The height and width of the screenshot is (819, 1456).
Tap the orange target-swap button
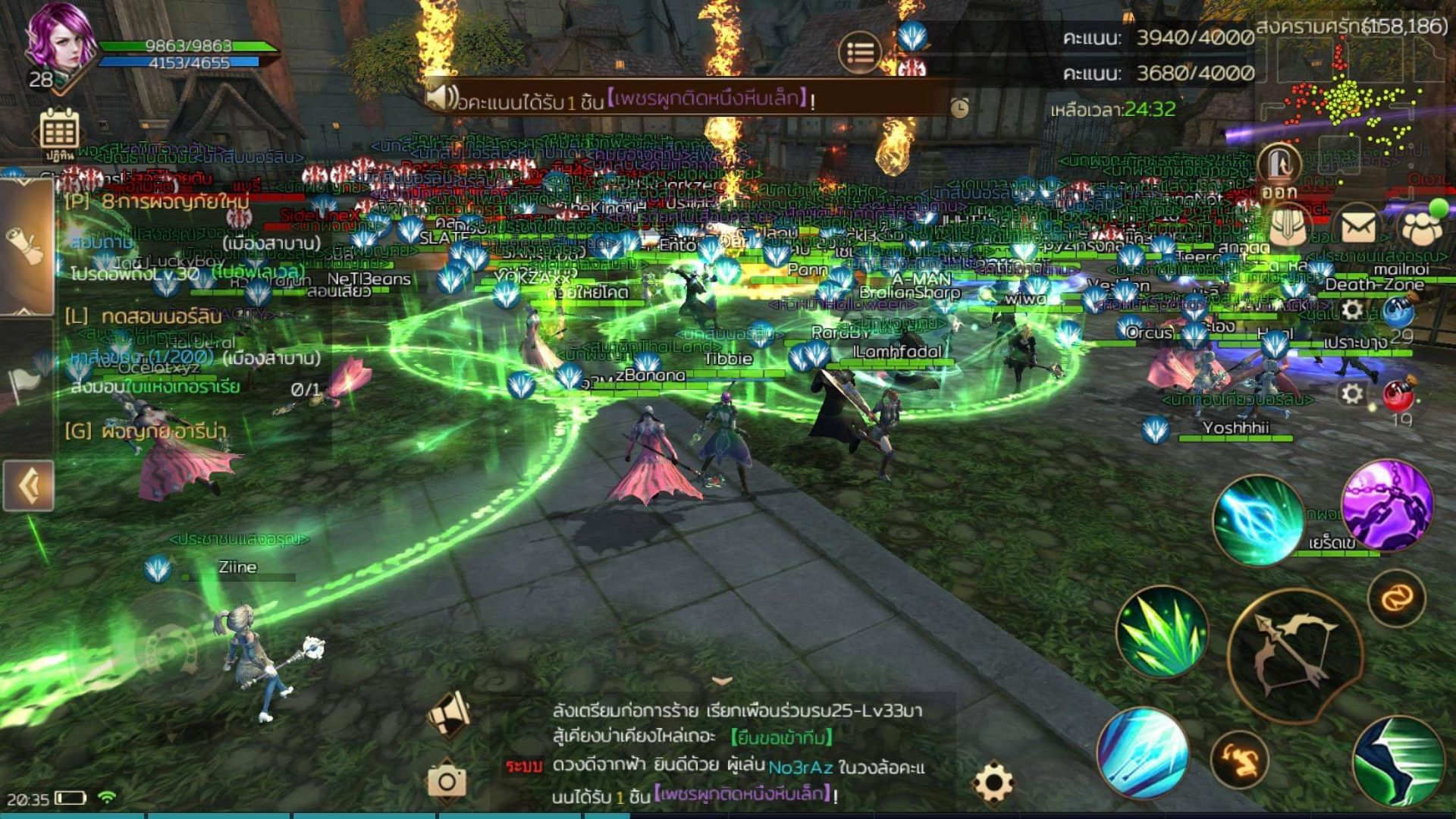click(x=1396, y=599)
